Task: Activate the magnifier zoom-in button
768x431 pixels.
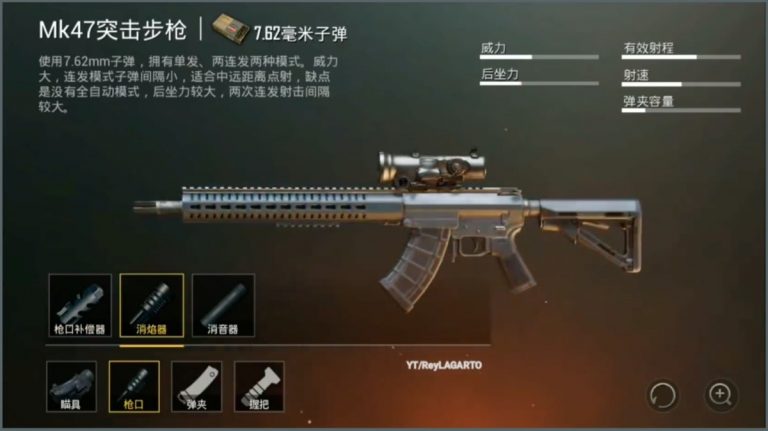Action: (720, 394)
